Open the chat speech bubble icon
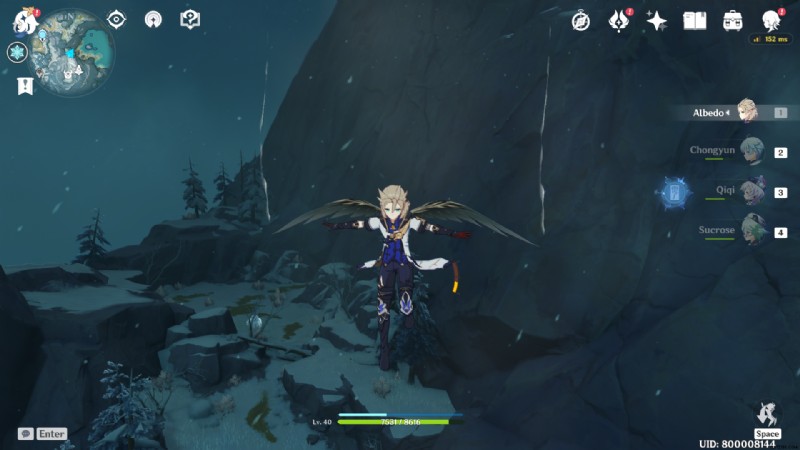Screen dimensions: 800x450 tap(25, 434)
